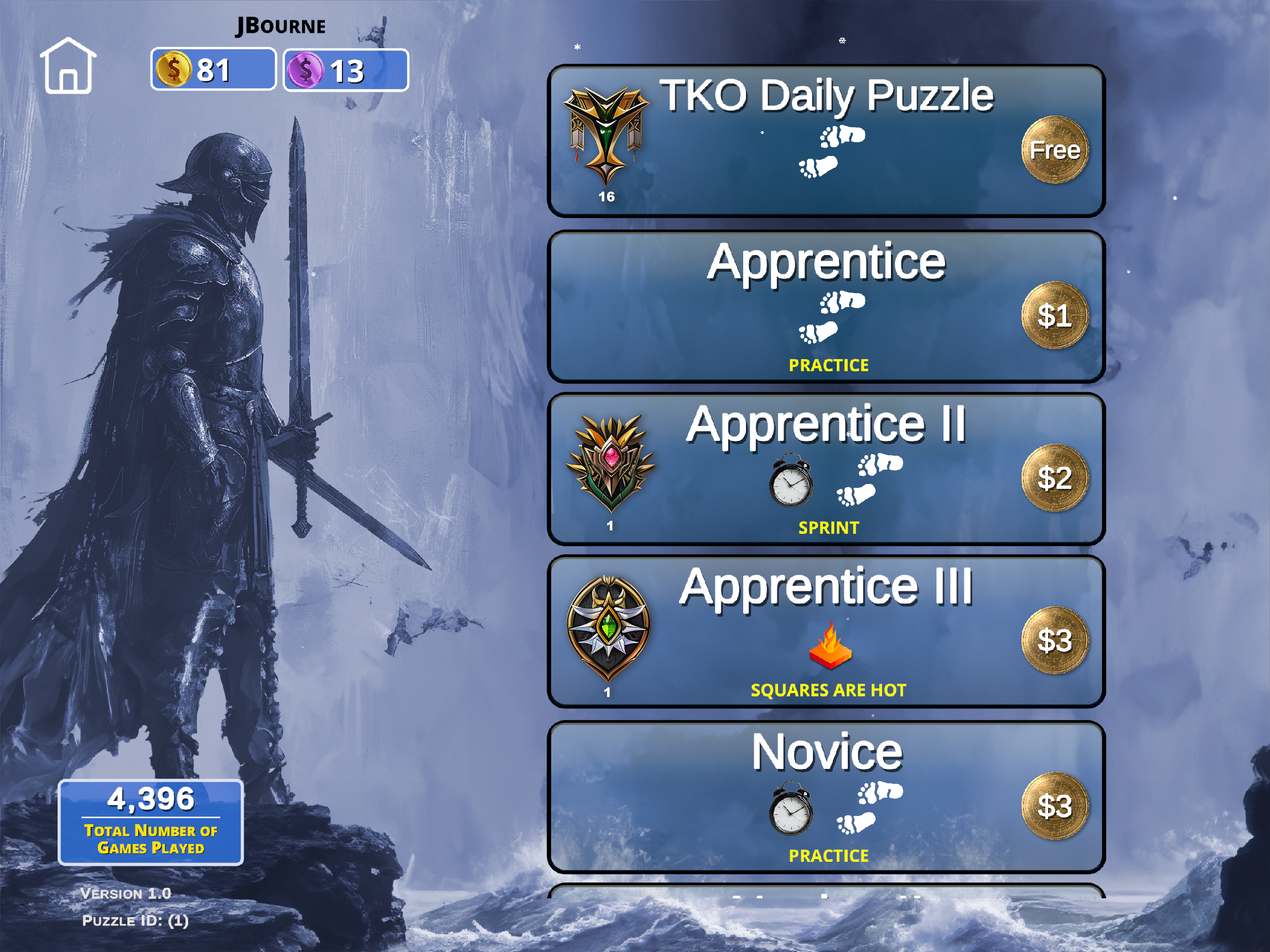1270x952 pixels.
Task: Choose the Apprentice $1 practice level
Action: click(x=826, y=307)
